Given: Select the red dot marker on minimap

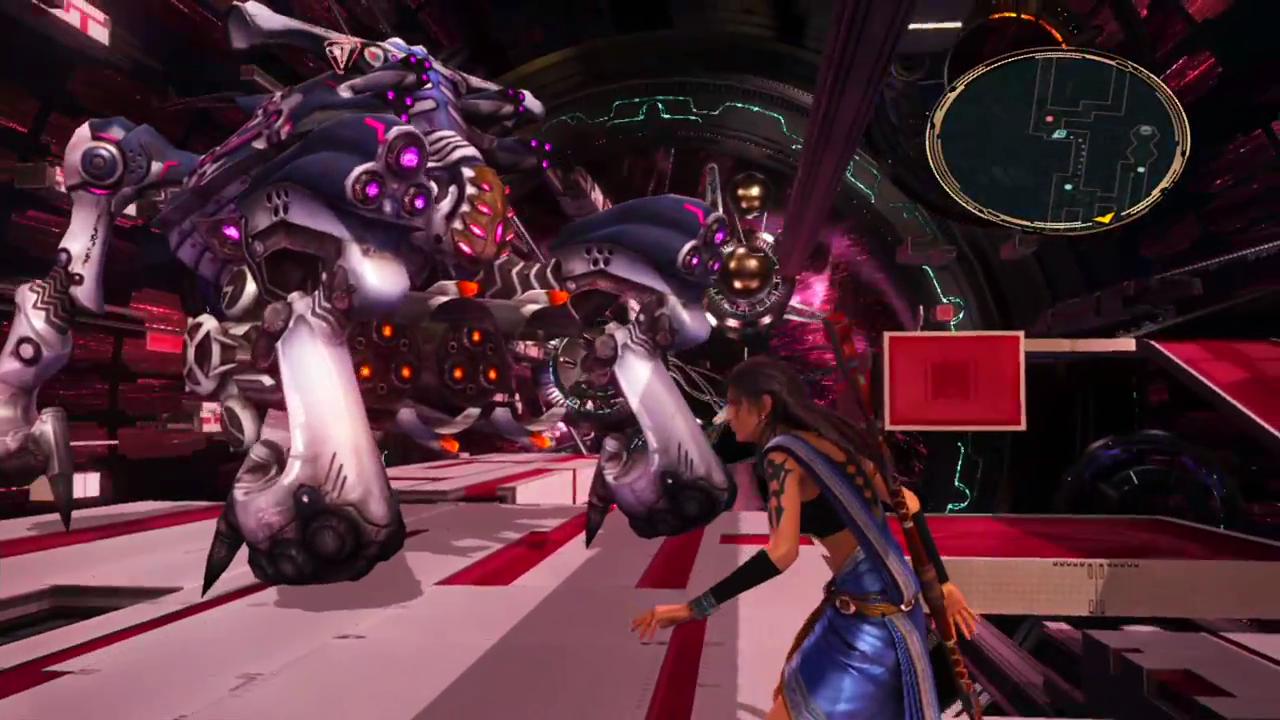Looking at the screenshot, I should 1049,120.
